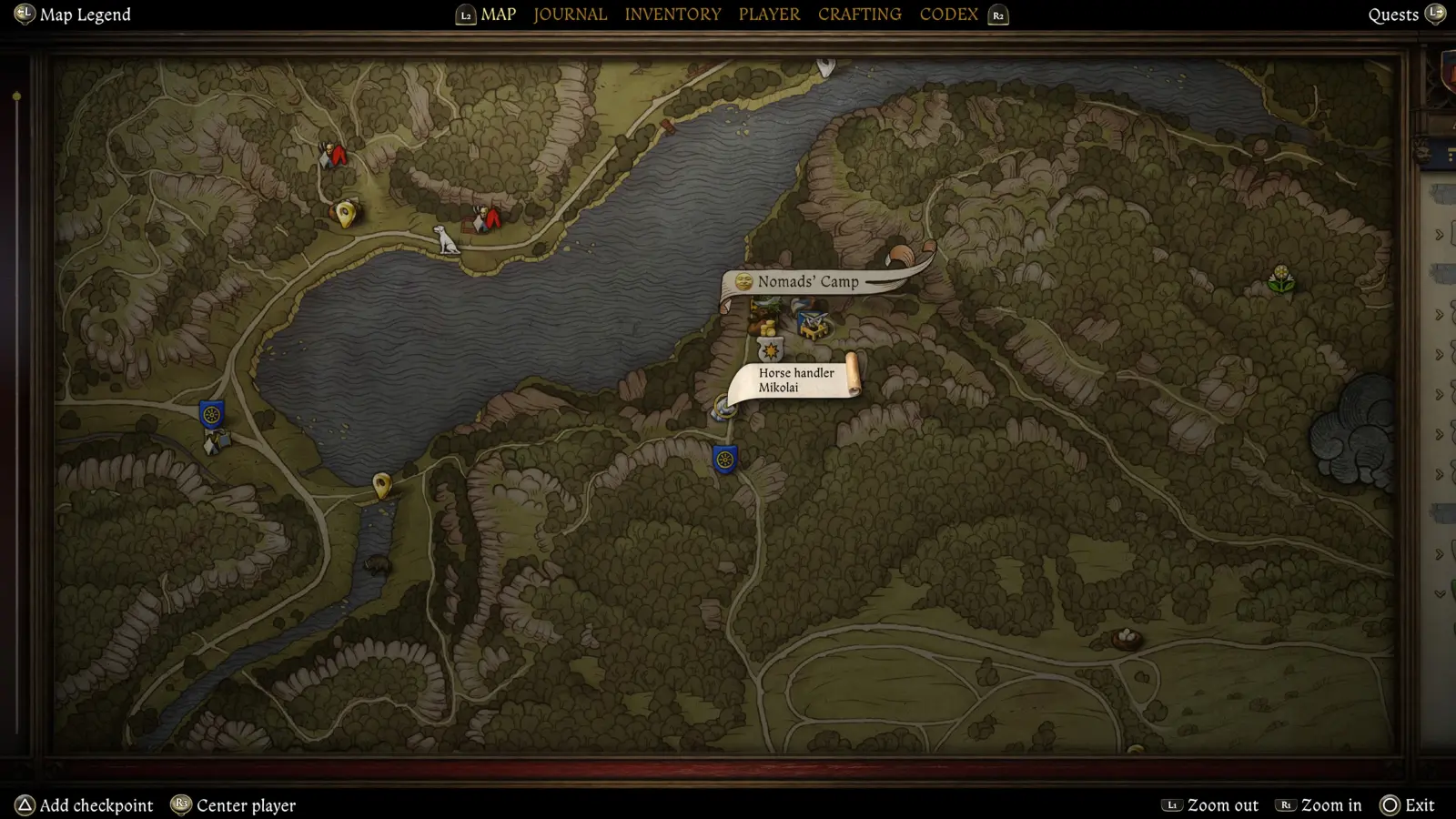Switch to the JOURNAL tab
Screen dimensions: 1456x819
tap(570, 14)
